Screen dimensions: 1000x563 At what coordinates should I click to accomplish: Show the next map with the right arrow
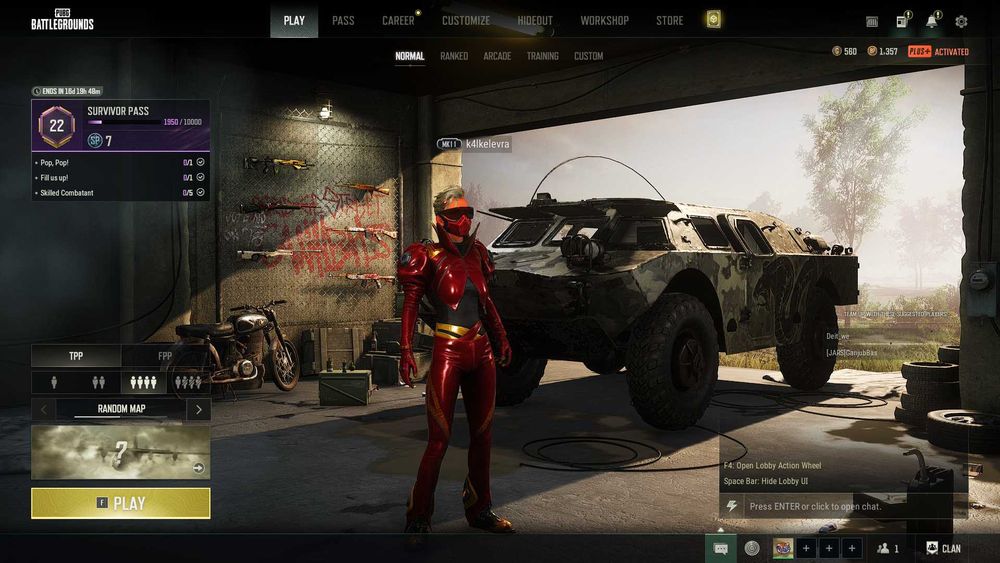point(199,409)
